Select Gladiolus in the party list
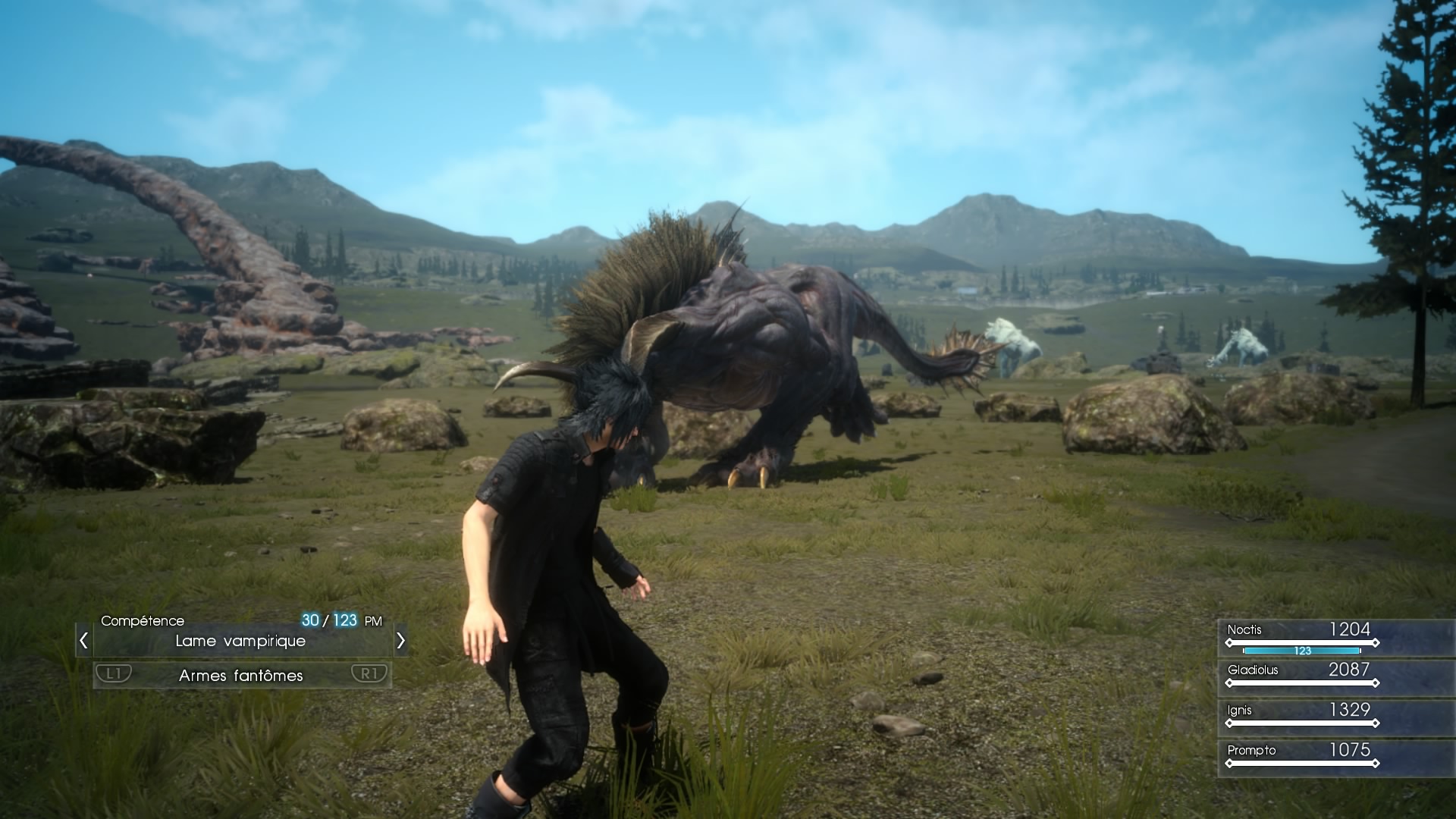Viewport: 1456px width, 819px height. (1301, 675)
